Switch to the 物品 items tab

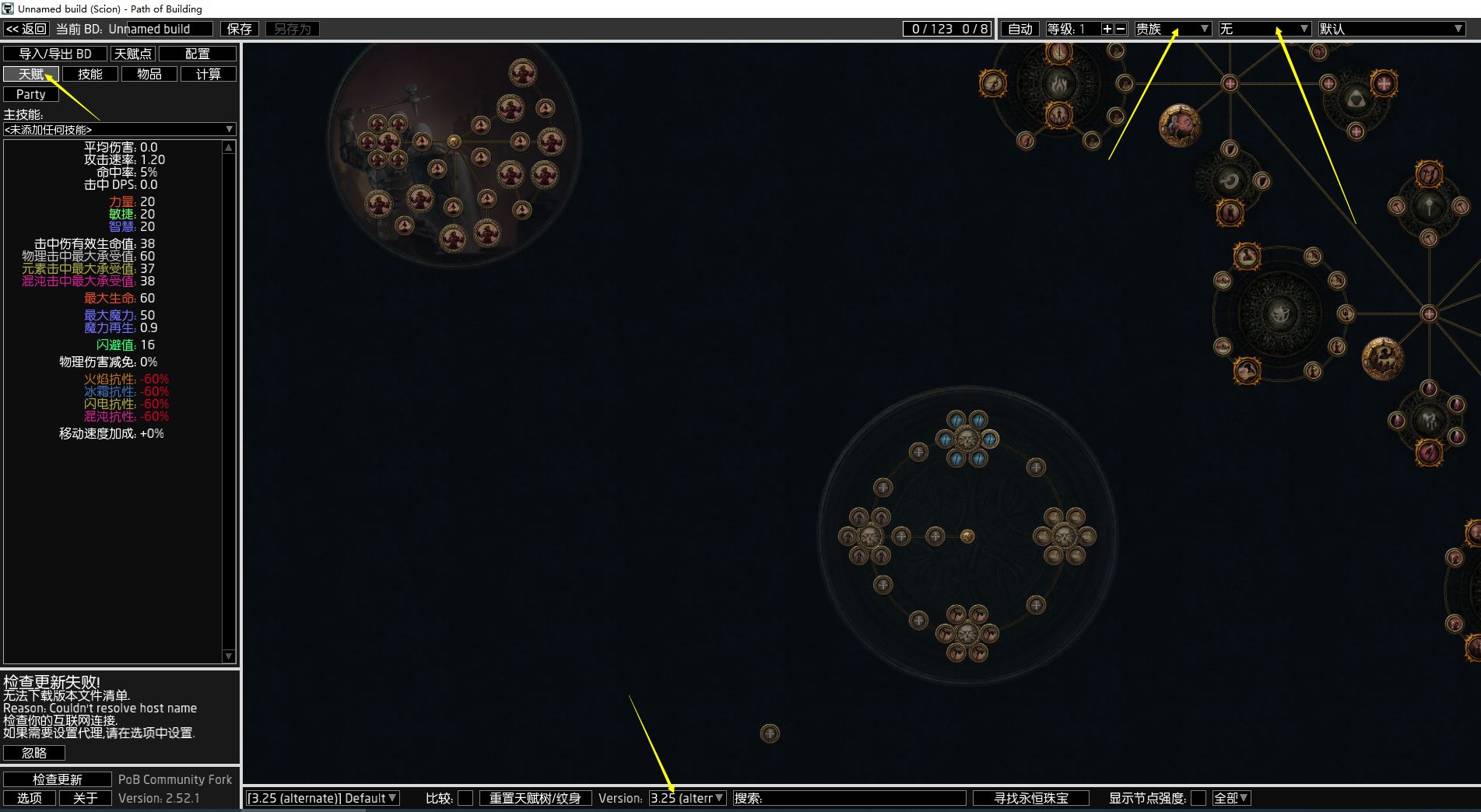[x=149, y=74]
